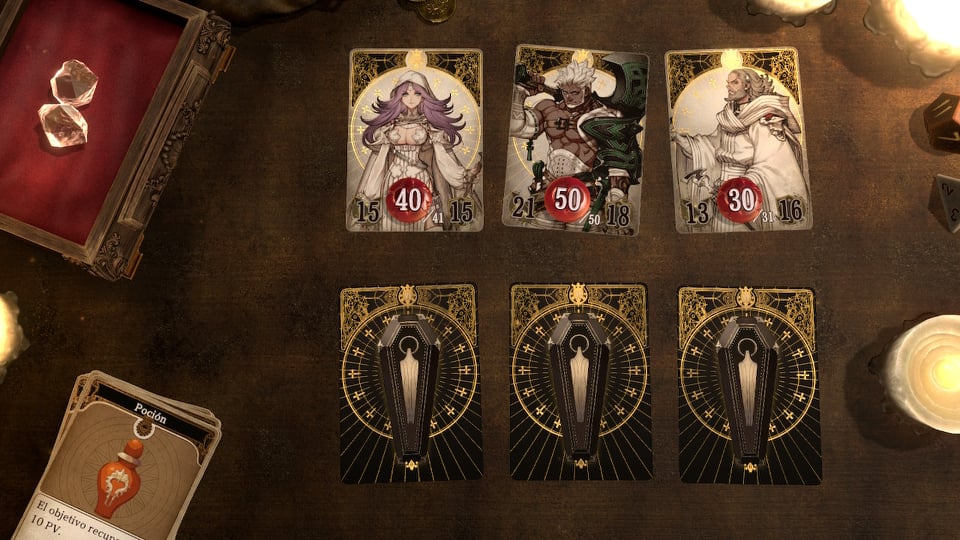Select the purple-haired woman character card

(x=415, y=140)
